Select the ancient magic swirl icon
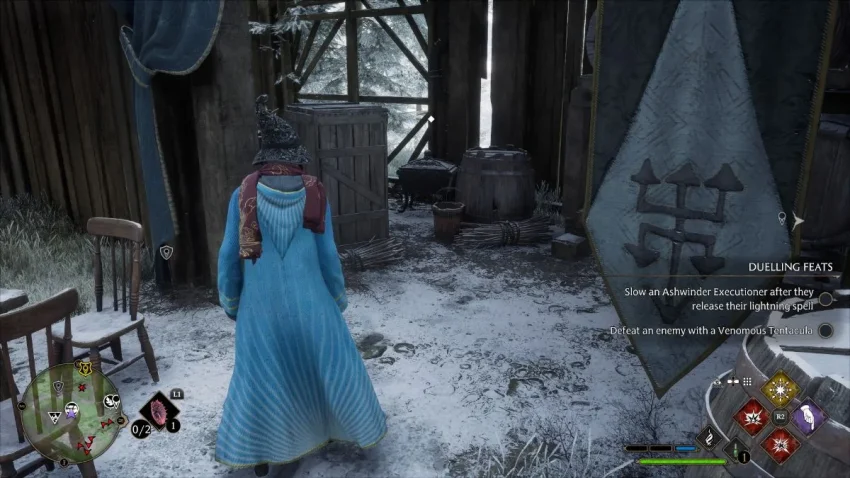850x478 pixels. click(709, 436)
